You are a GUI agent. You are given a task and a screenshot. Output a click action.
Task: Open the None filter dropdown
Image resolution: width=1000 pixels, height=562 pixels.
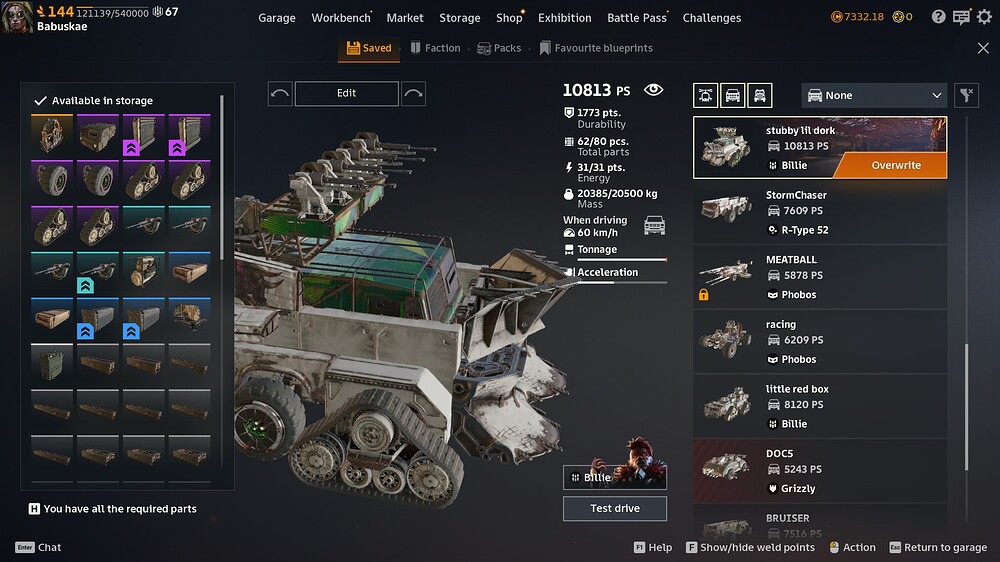tap(874, 95)
